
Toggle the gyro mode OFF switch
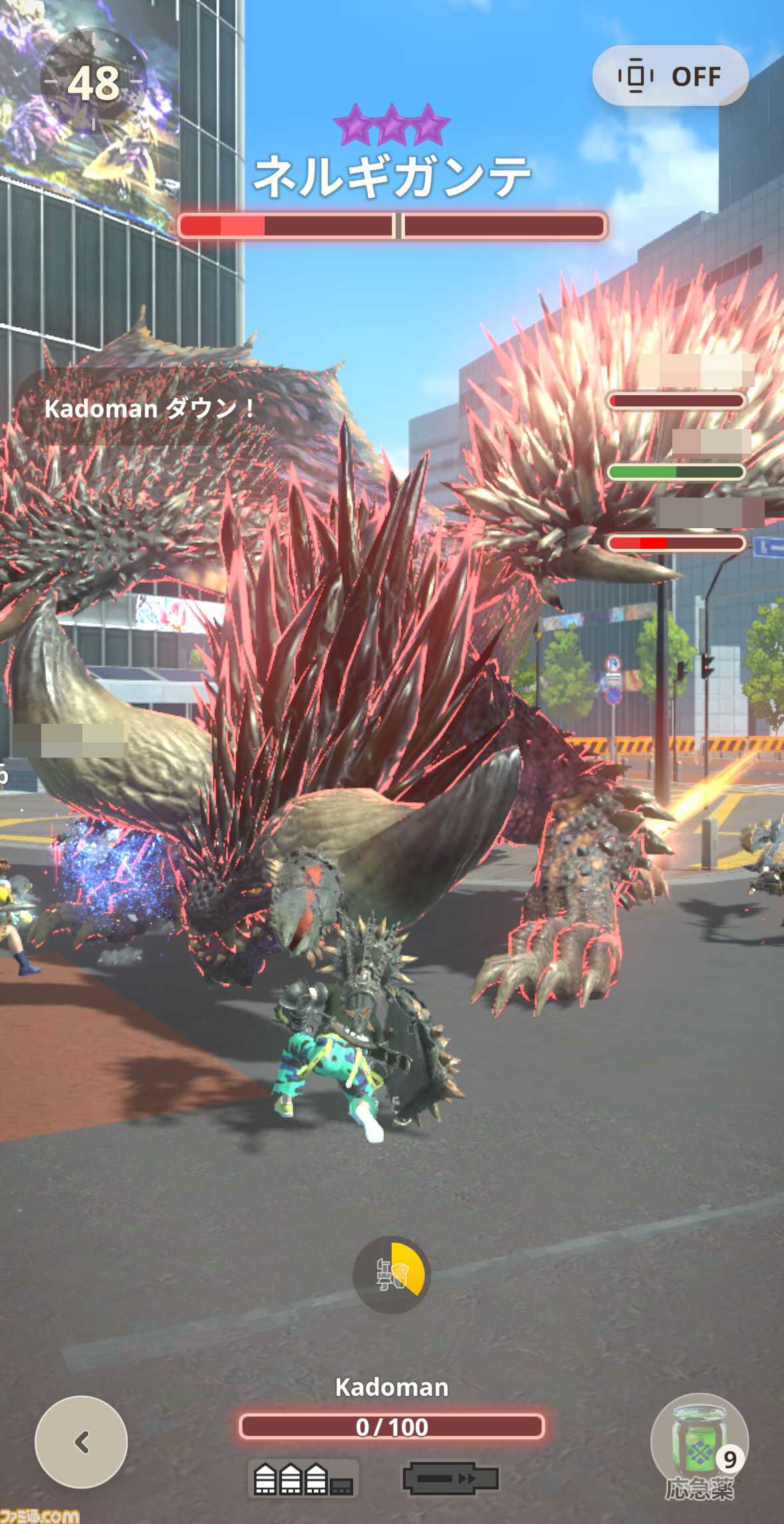(670, 76)
